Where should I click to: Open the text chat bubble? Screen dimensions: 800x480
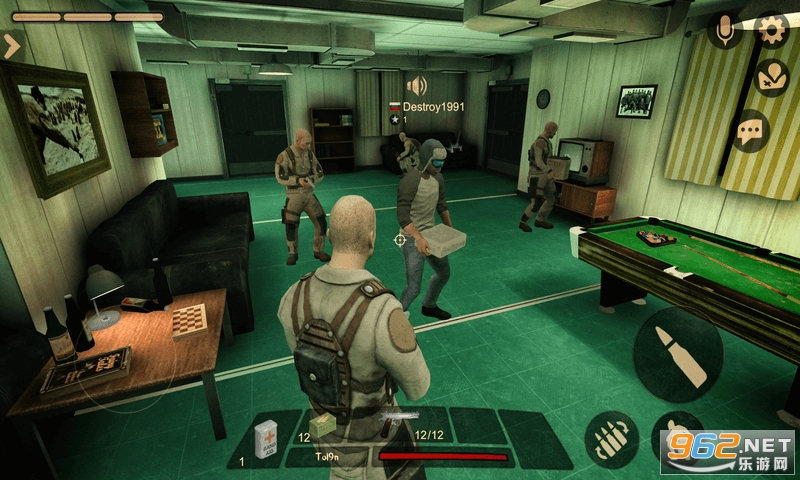[750, 131]
